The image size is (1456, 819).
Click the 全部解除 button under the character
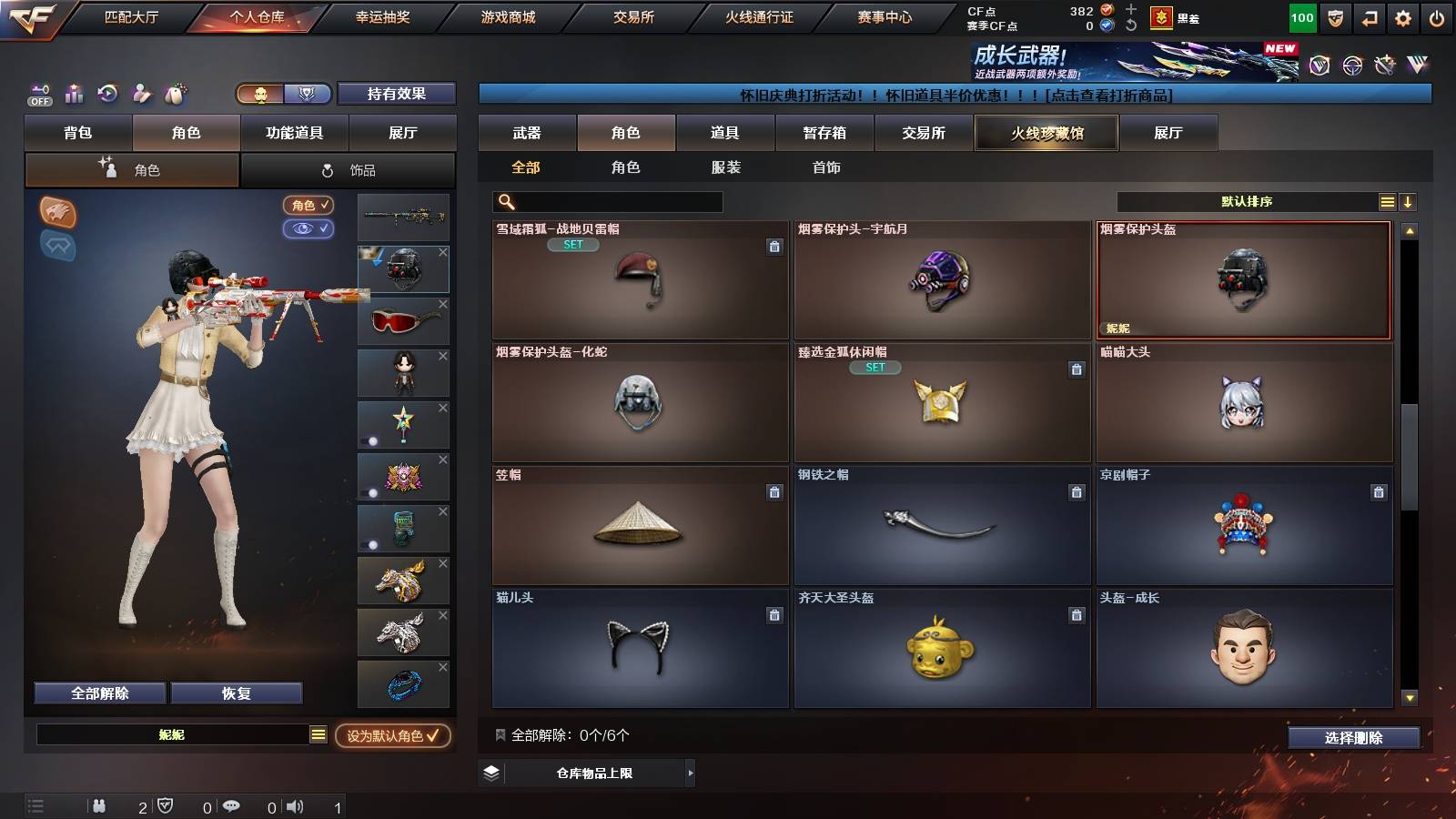tap(98, 693)
